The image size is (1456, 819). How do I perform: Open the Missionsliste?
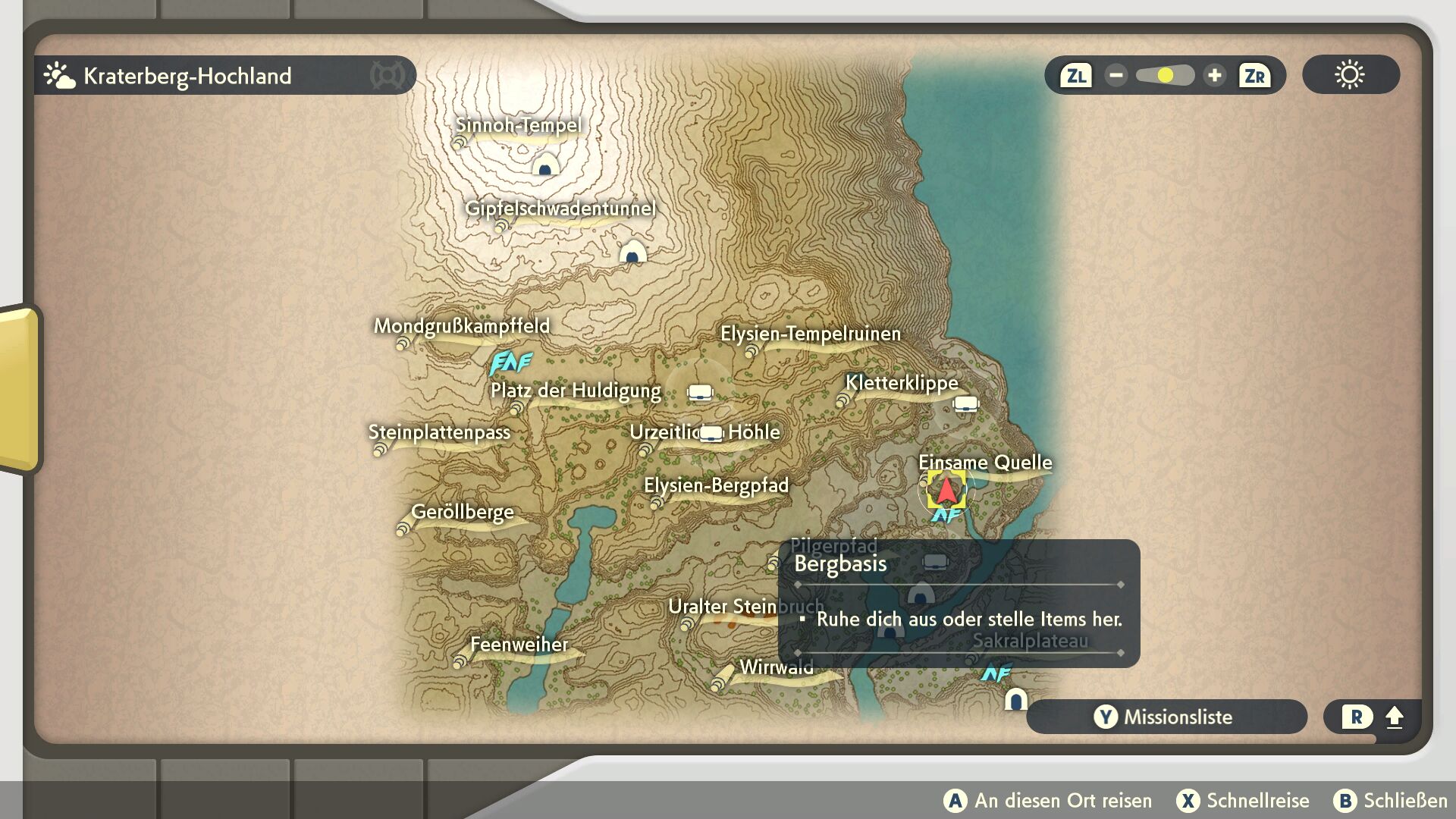pos(1166,717)
